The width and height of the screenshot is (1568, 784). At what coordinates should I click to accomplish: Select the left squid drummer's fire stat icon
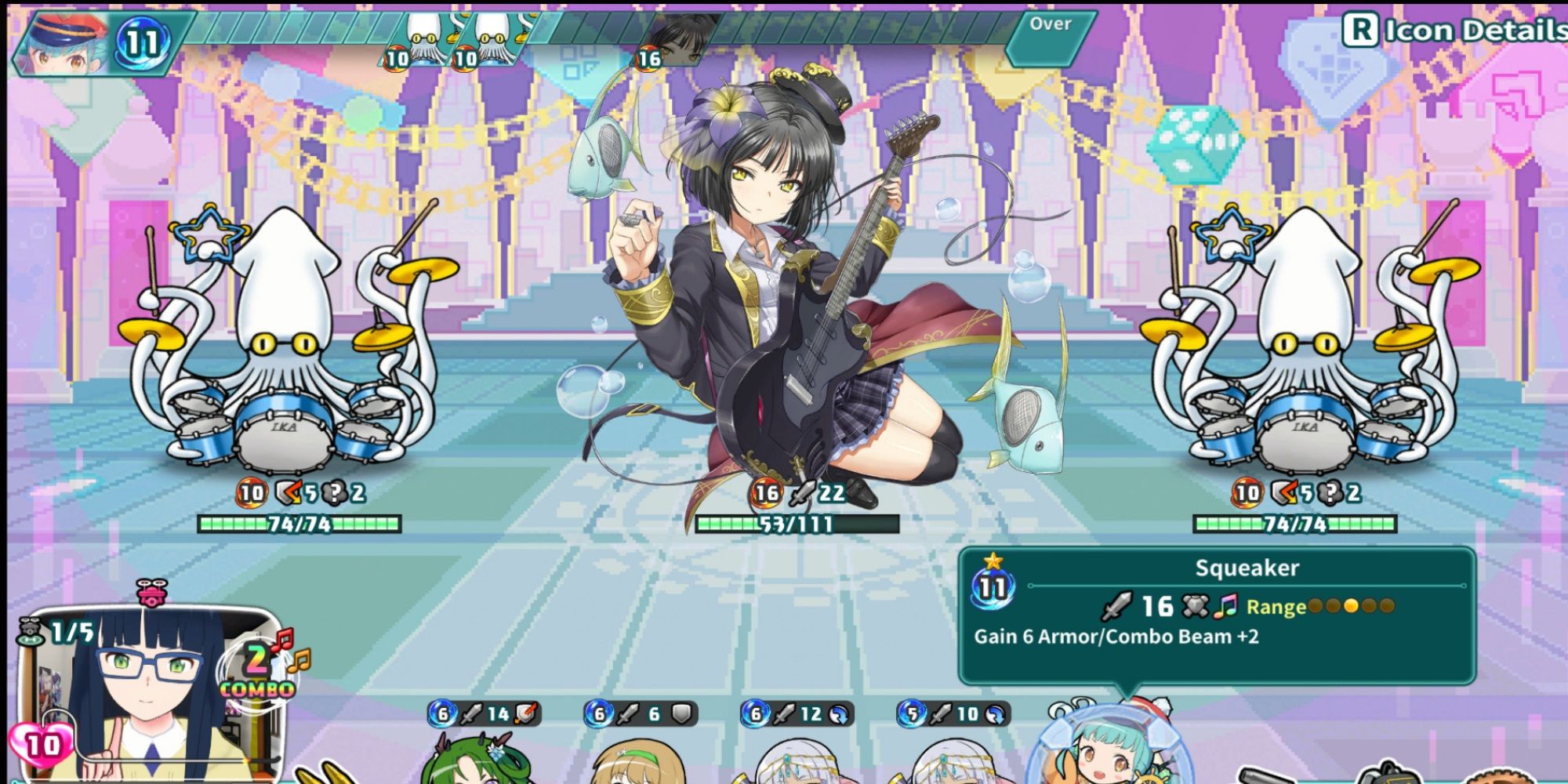pyautogui.click(x=251, y=494)
